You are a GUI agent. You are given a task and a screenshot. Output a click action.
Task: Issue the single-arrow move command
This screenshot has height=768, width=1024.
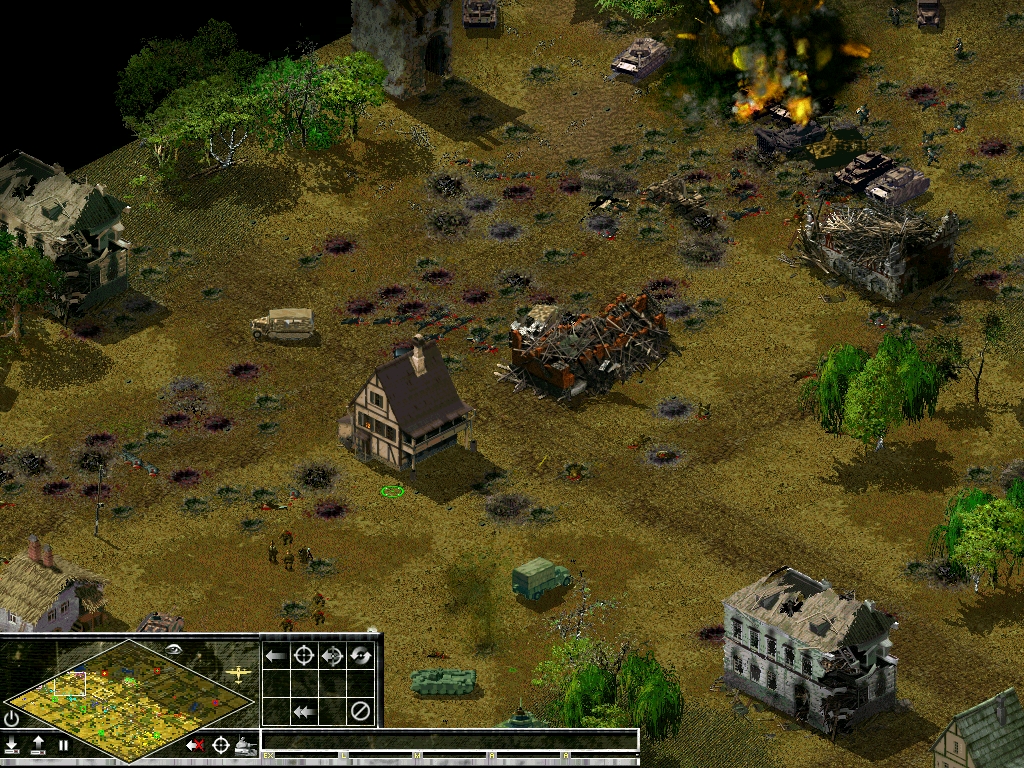(276, 656)
